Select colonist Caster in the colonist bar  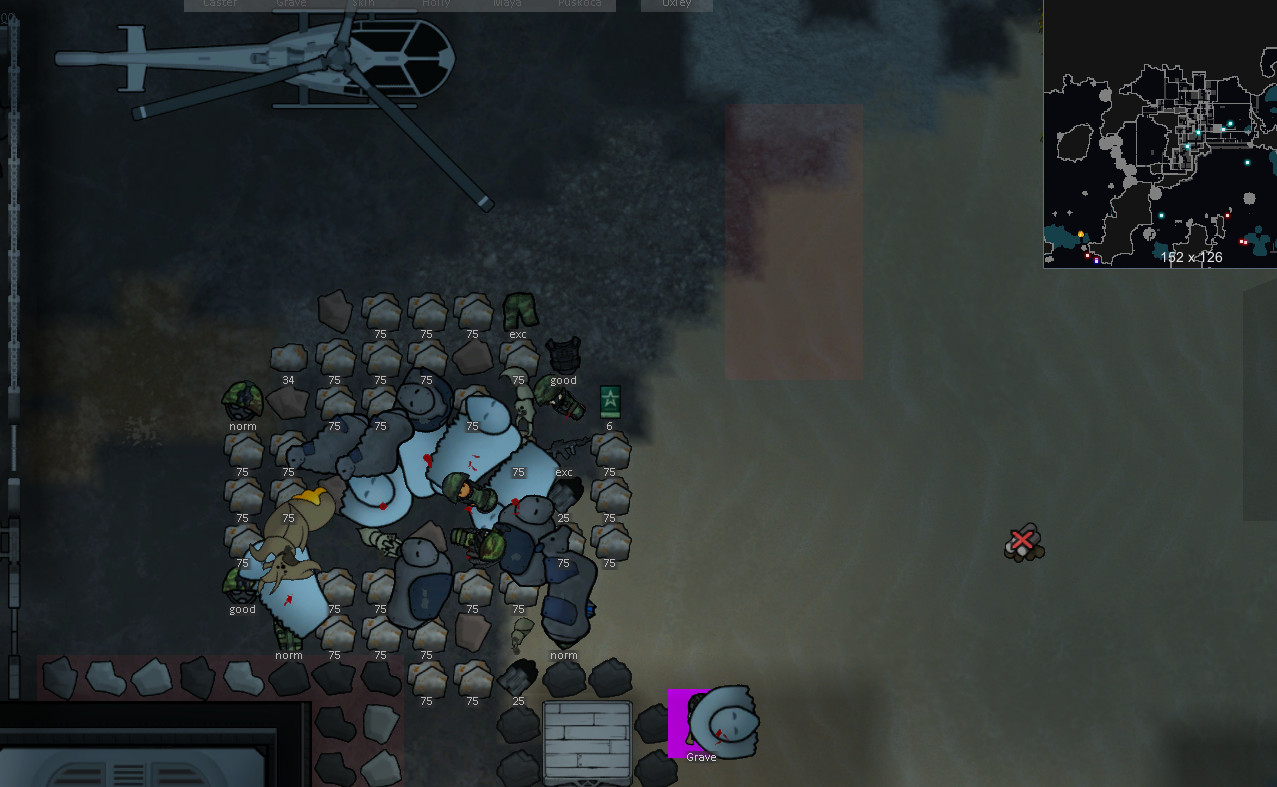pyautogui.click(x=220, y=4)
